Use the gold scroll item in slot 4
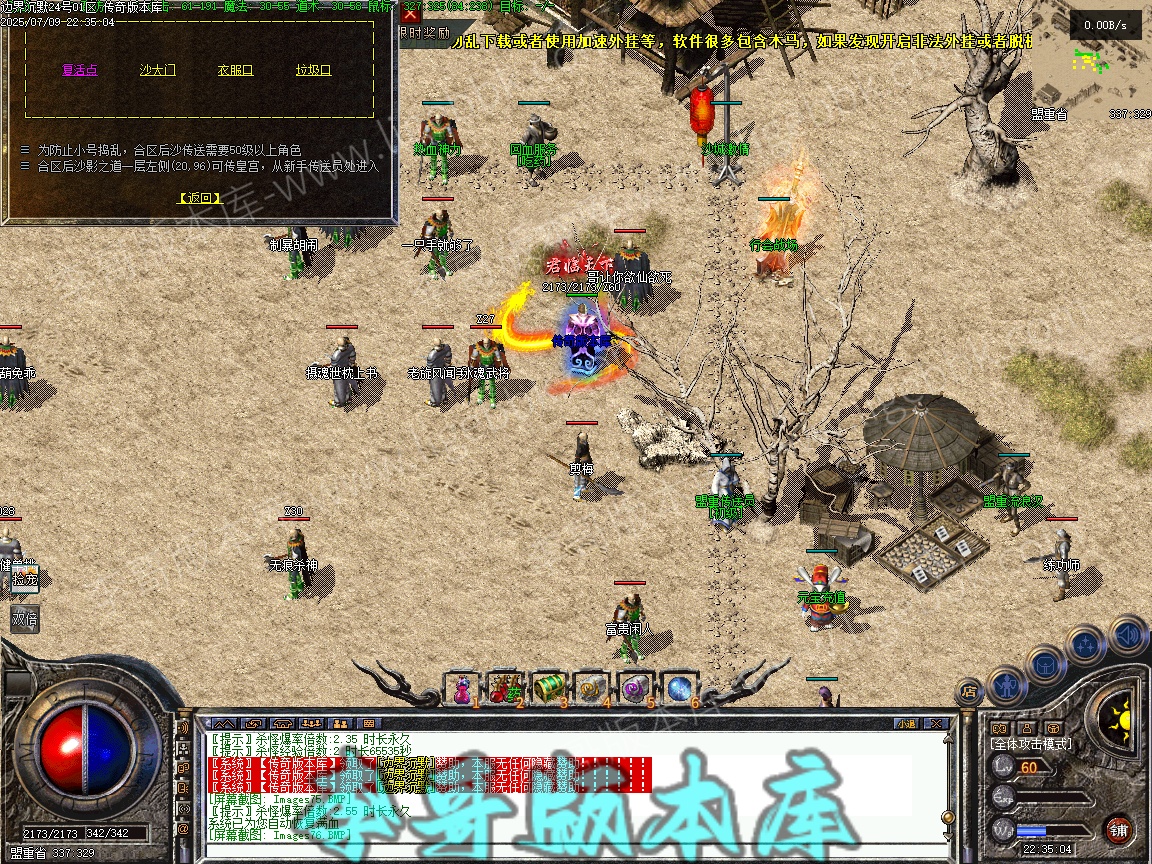1152x864 pixels. [x=592, y=688]
